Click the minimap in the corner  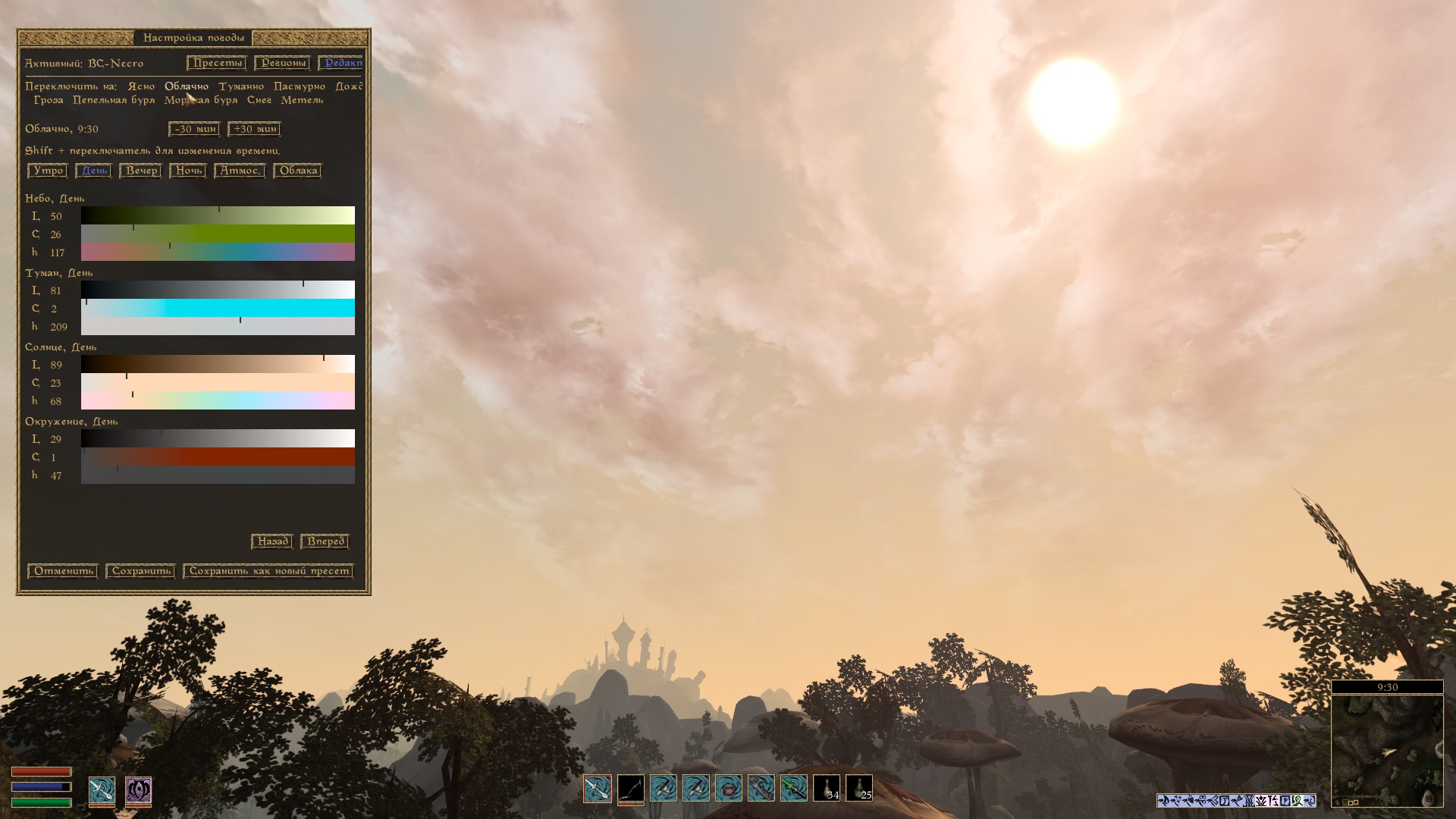click(1387, 751)
